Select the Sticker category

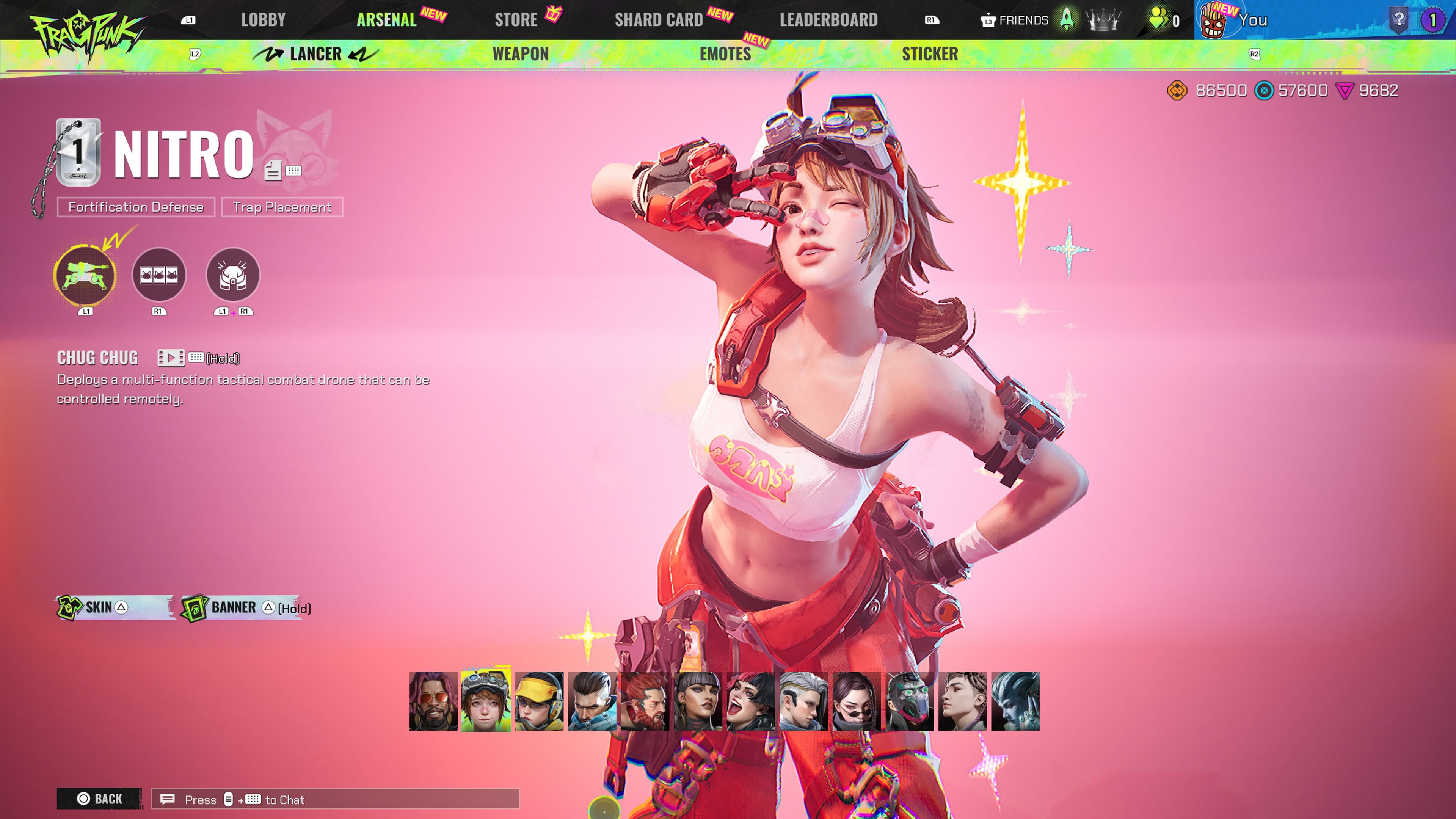point(929,54)
